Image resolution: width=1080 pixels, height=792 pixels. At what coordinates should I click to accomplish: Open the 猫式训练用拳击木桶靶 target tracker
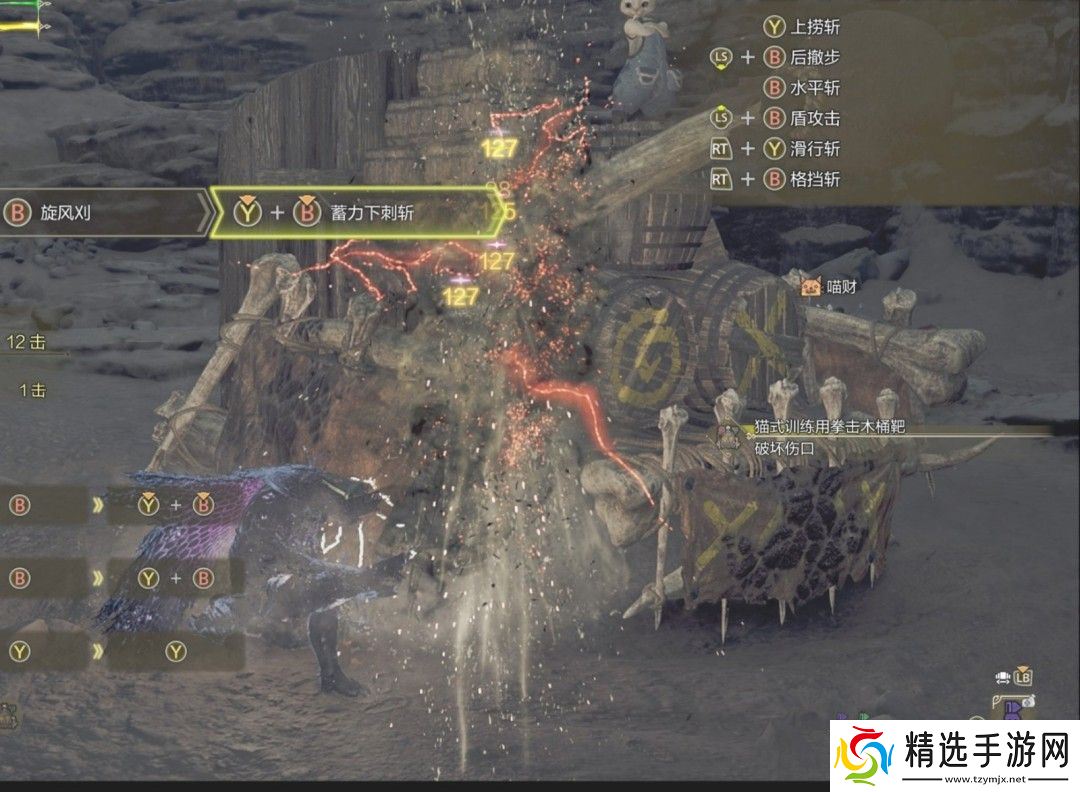[x=830, y=425]
